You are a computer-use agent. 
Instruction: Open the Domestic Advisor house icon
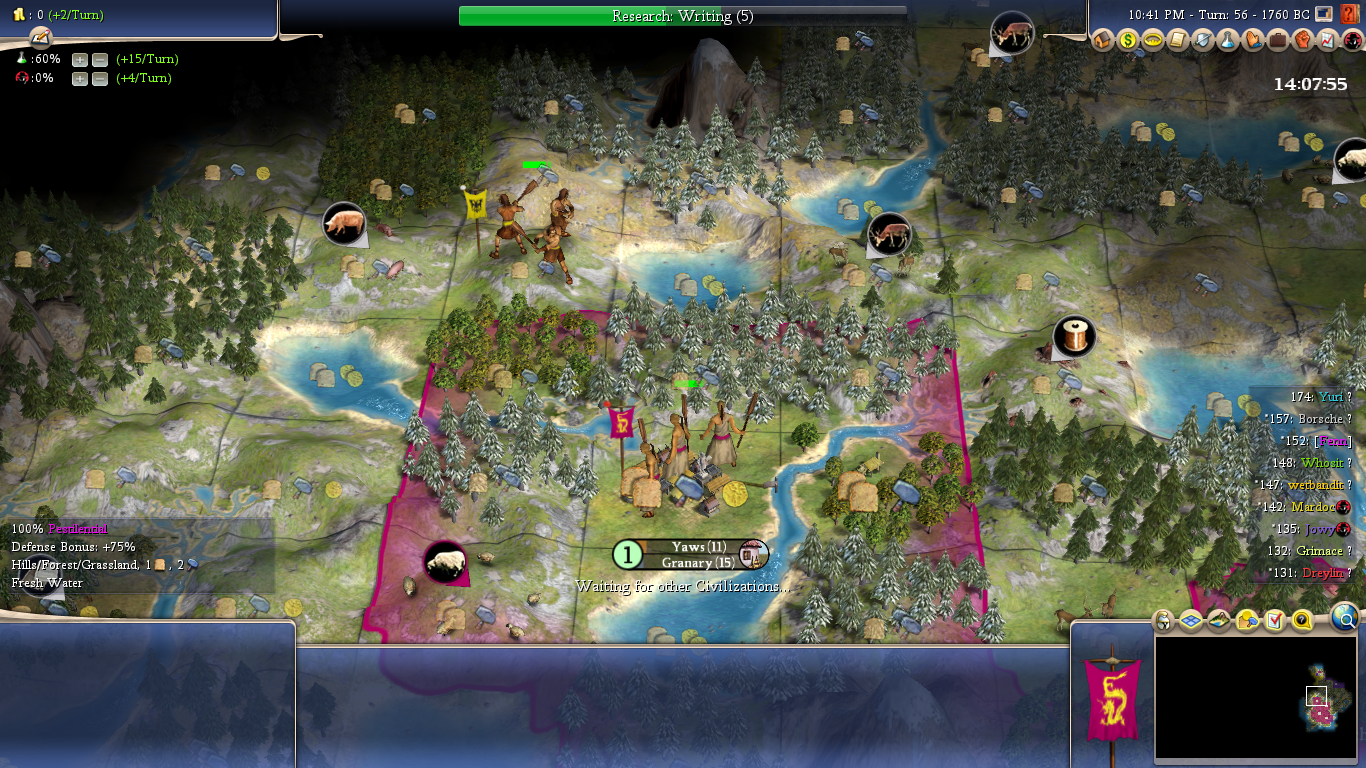click(1103, 41)
